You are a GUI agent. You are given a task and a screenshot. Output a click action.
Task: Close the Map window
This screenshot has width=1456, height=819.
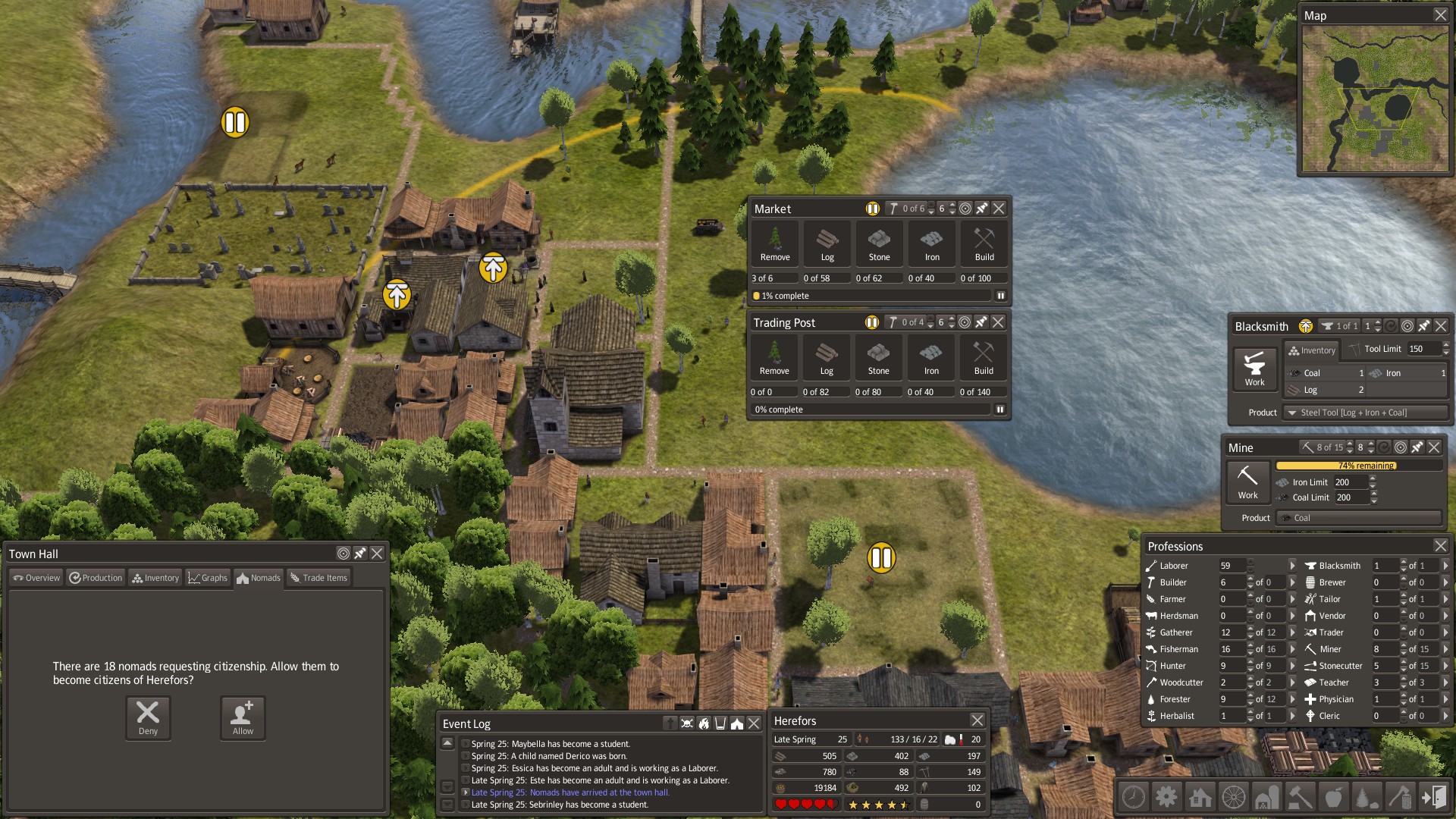coord(1440,15)
